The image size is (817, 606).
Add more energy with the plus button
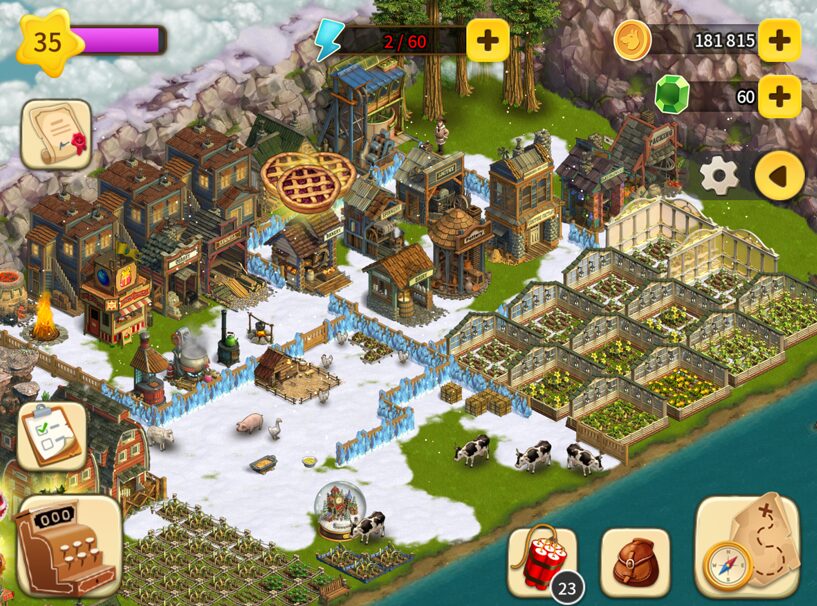[x=488, y=40]
